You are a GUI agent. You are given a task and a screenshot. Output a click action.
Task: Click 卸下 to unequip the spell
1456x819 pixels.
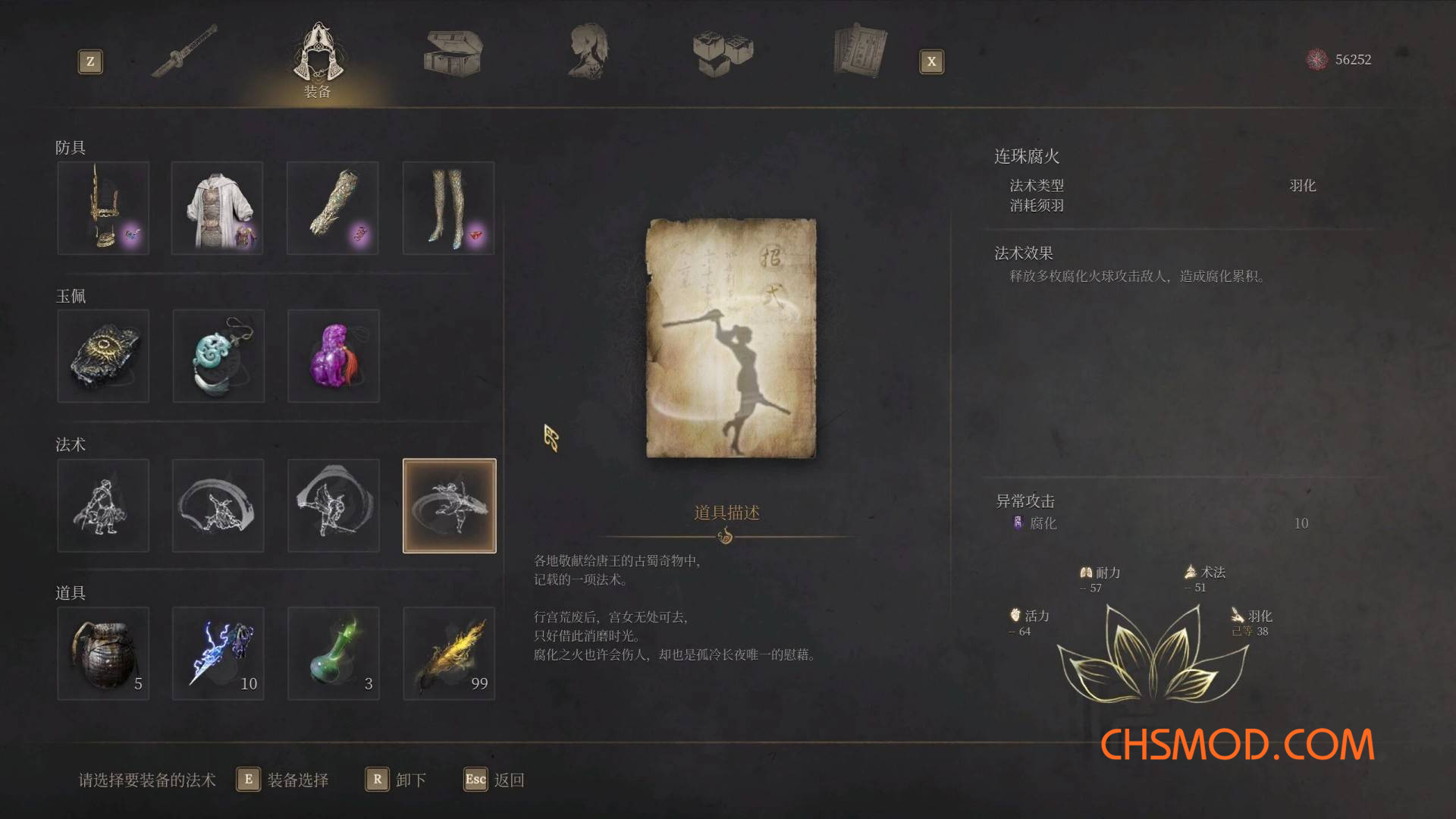click(x=410, y=780)
